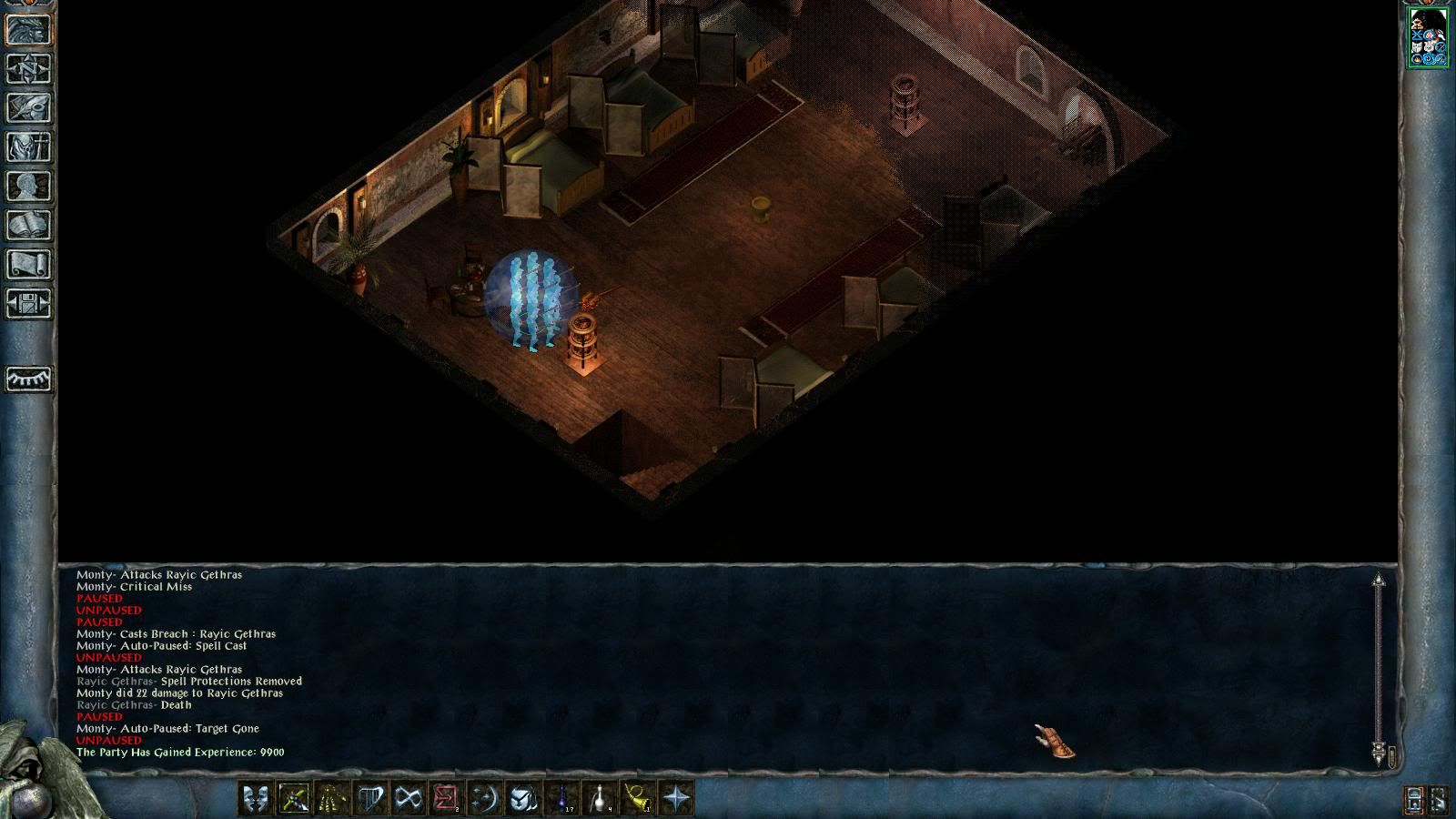Open special abilities star button
1456x819 pixels.
point(677,799)
